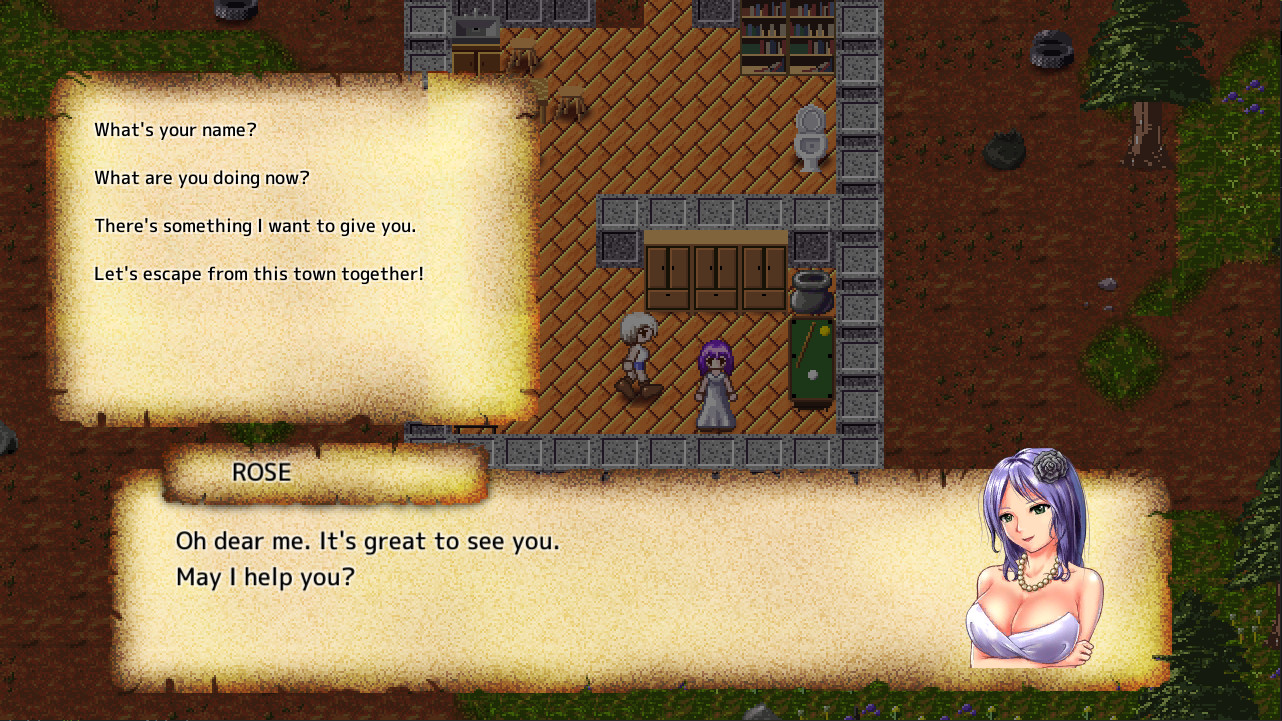Pick "Let's escape from this town together!"
Viewport: 1282px width, 721px height.
[259, 274]
